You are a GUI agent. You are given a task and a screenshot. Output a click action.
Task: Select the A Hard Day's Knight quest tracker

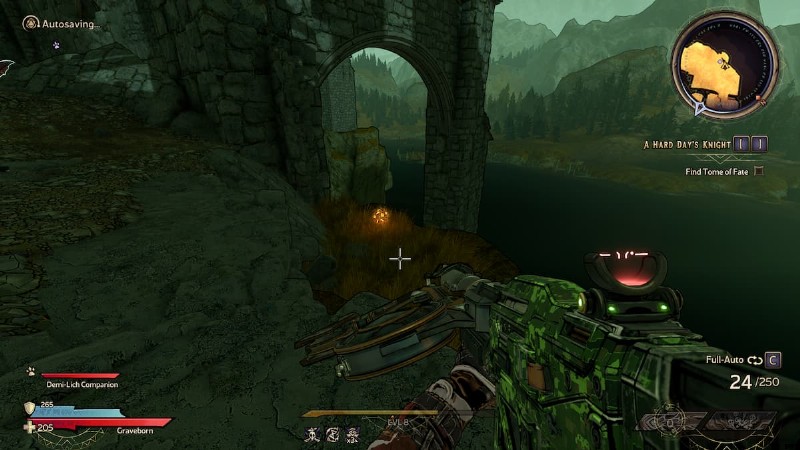(x=687, y=145)
